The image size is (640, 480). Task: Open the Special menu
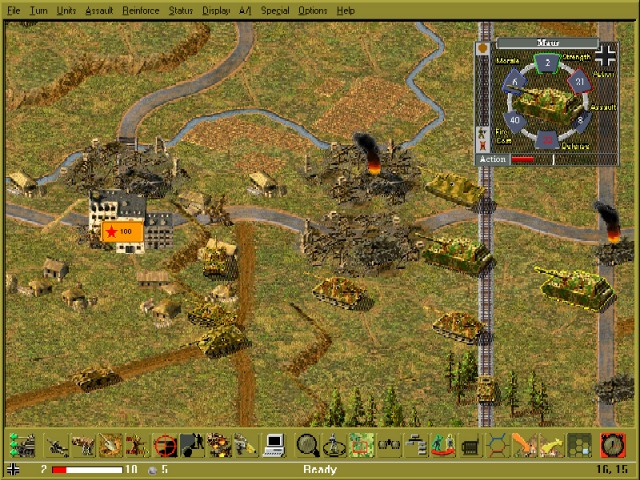[x=275, y=10]
